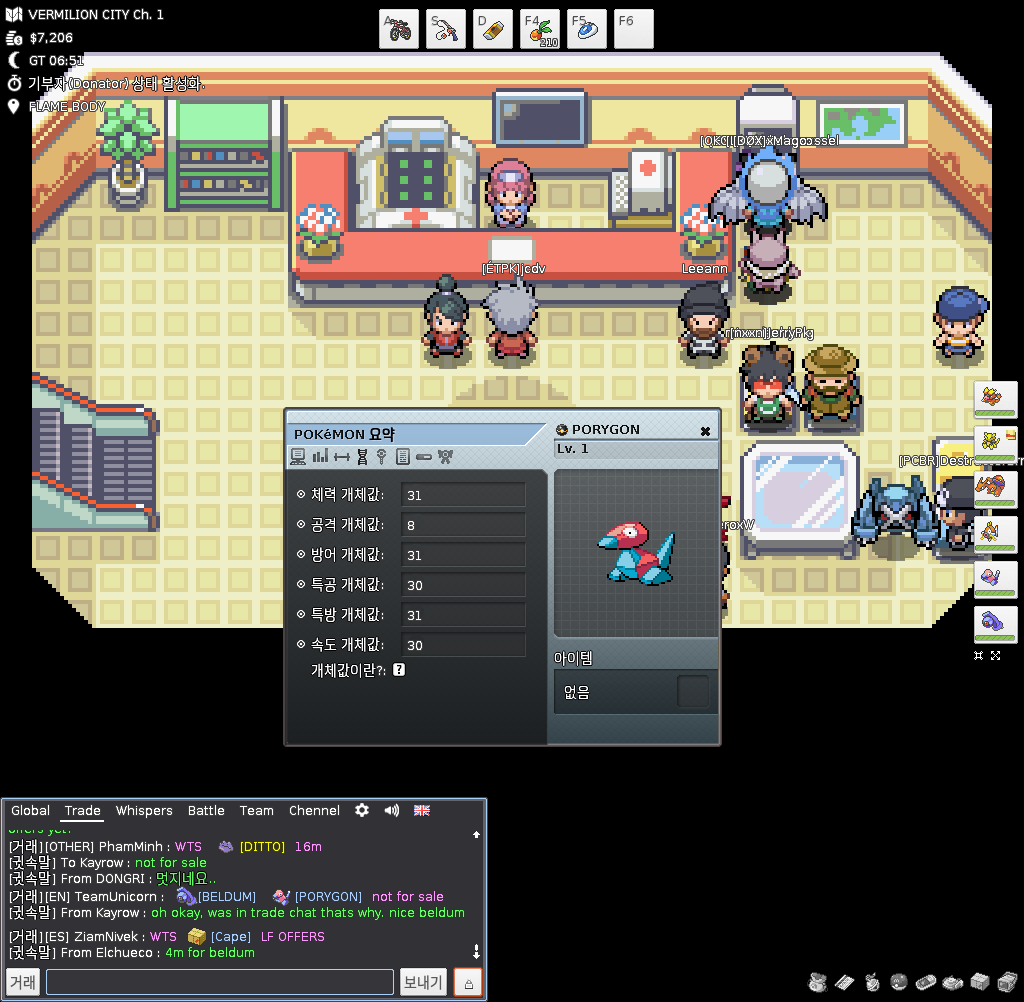
Task: Click the 거래 channel selector button
Action: [x=23, y=982]
